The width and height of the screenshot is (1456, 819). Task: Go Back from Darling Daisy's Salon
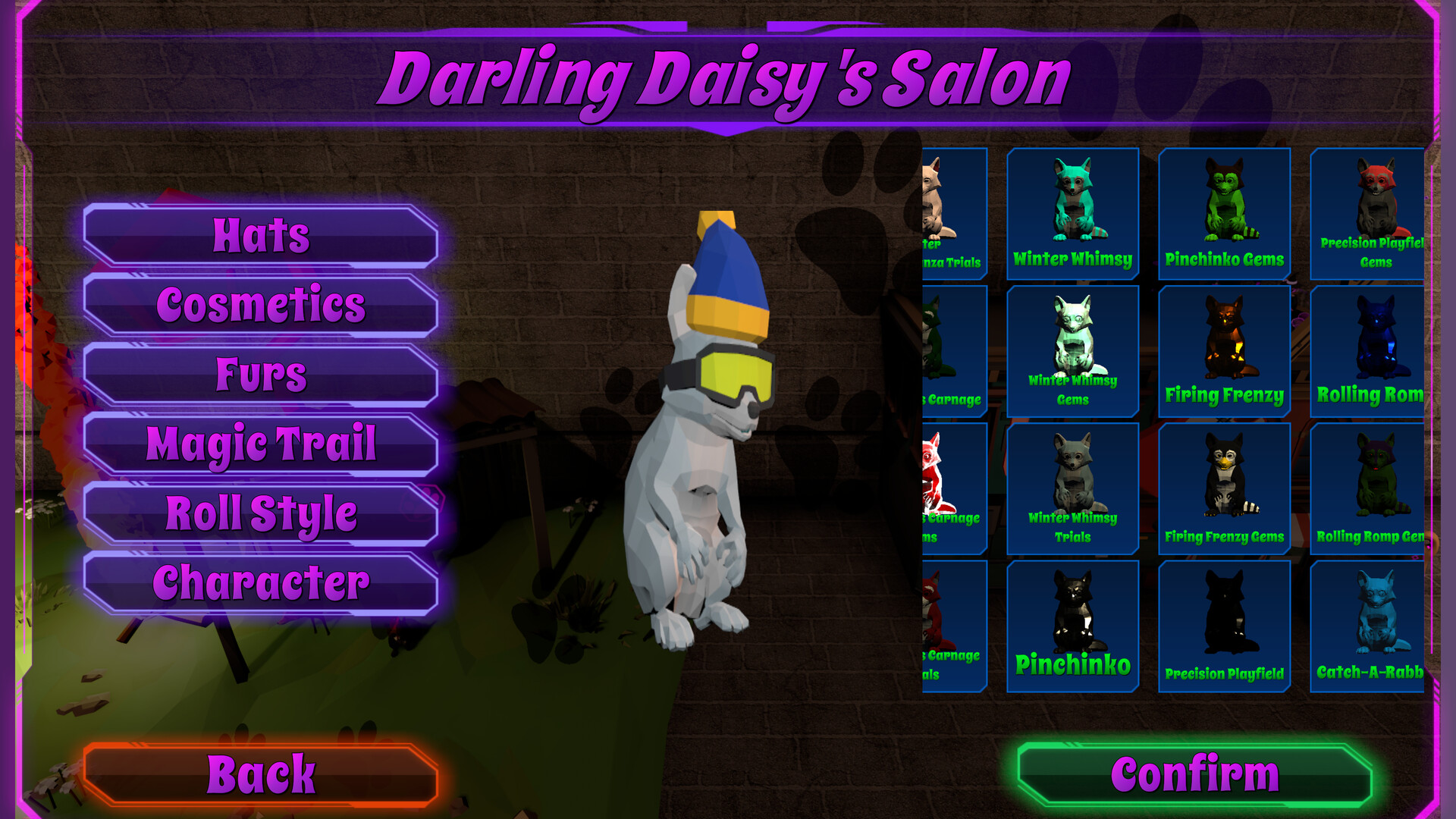[x=263, y=773]
